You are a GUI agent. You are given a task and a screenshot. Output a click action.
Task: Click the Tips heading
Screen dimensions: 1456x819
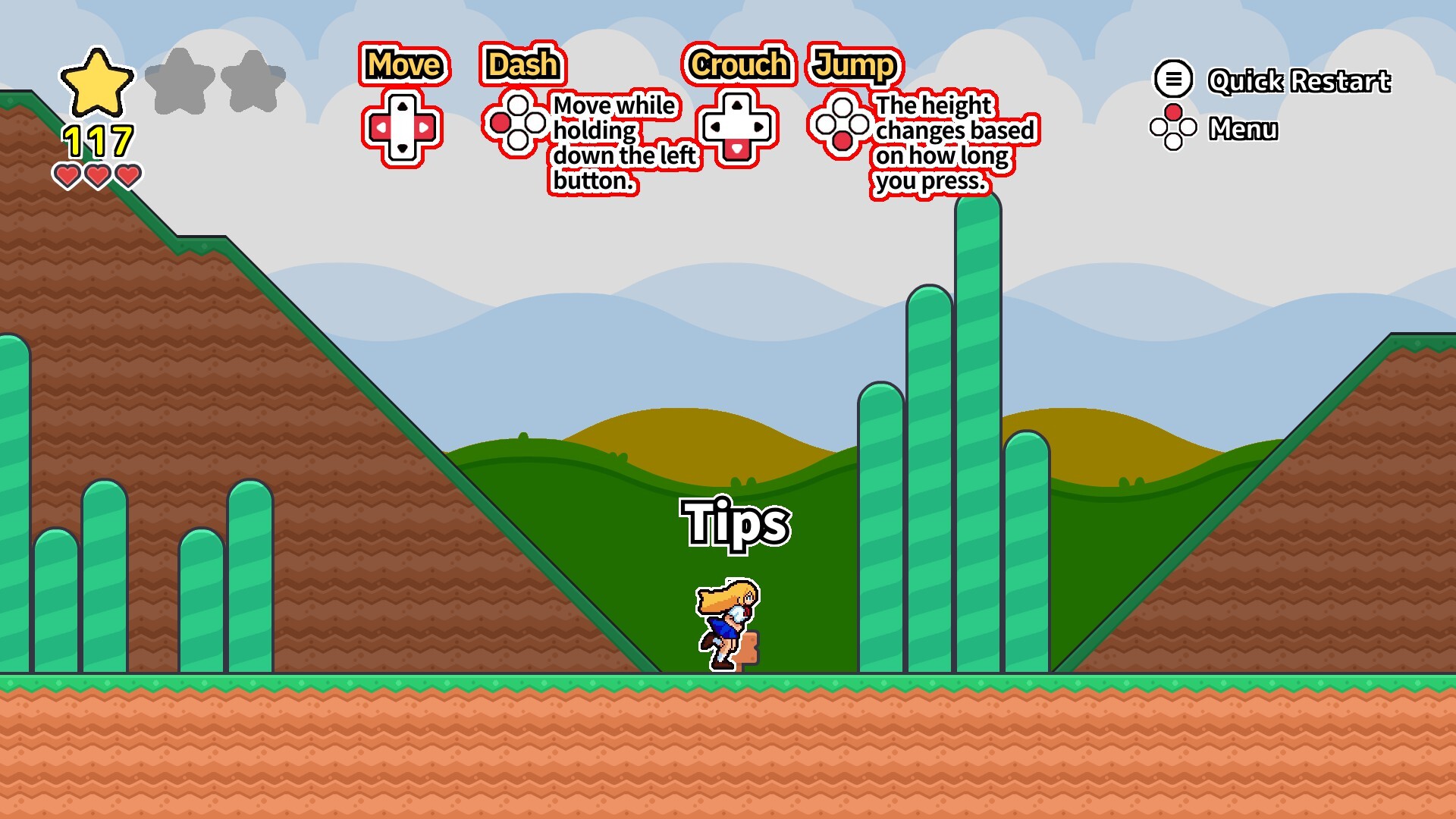tap(736, 524)
